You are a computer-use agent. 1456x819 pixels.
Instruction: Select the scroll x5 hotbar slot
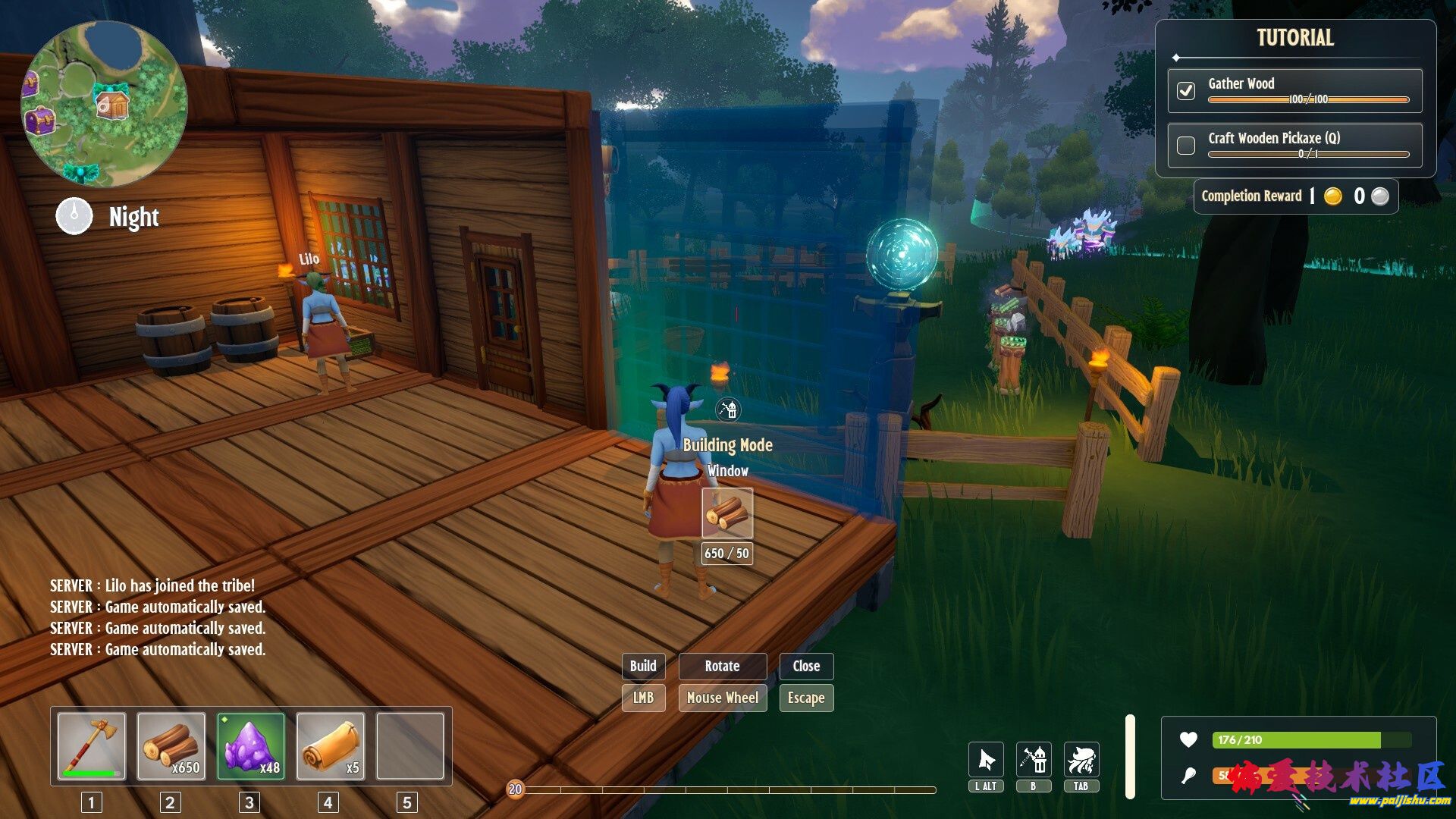click(331, 746)
